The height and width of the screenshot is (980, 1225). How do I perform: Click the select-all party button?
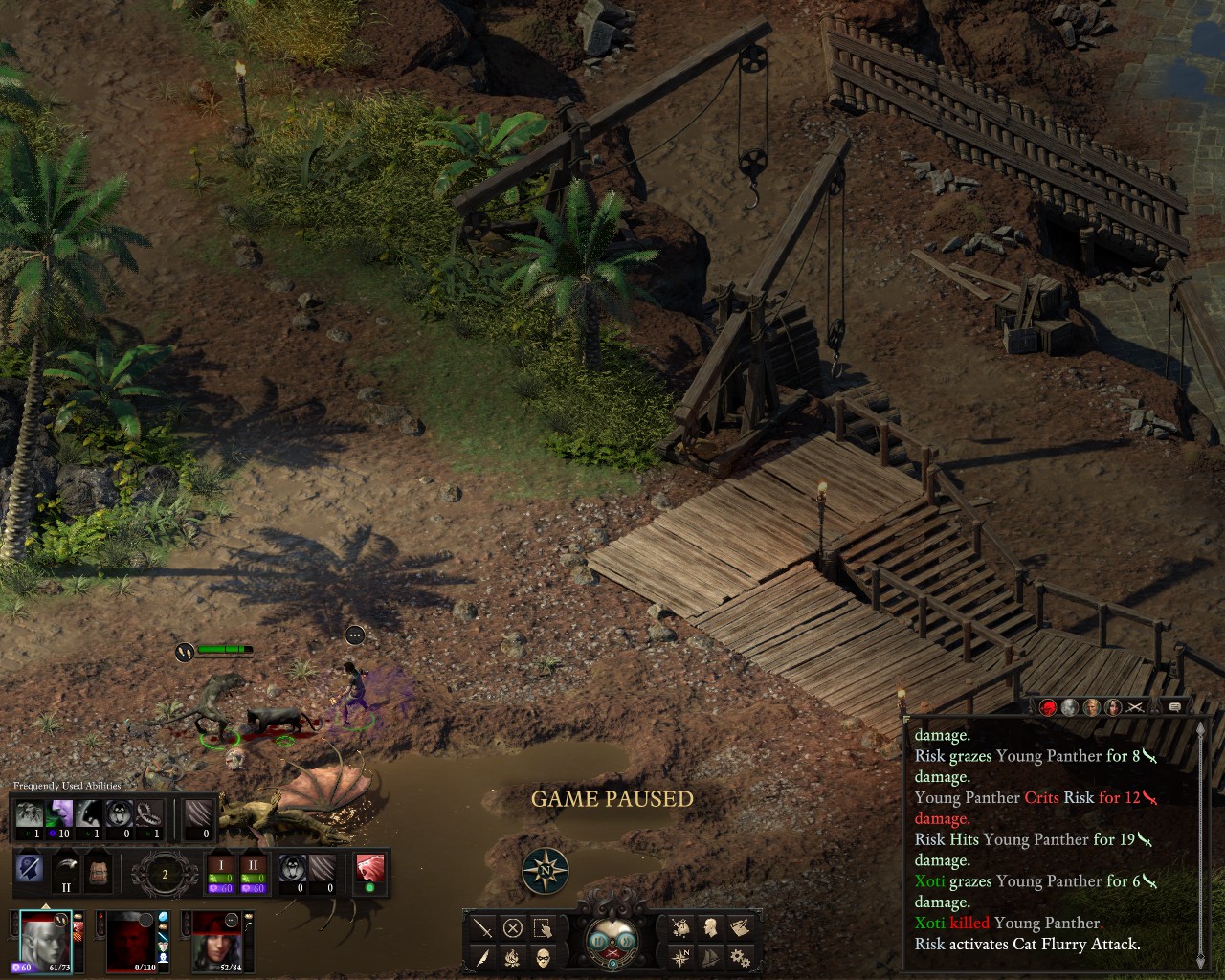pyautogui.click(x=543, y=926)
